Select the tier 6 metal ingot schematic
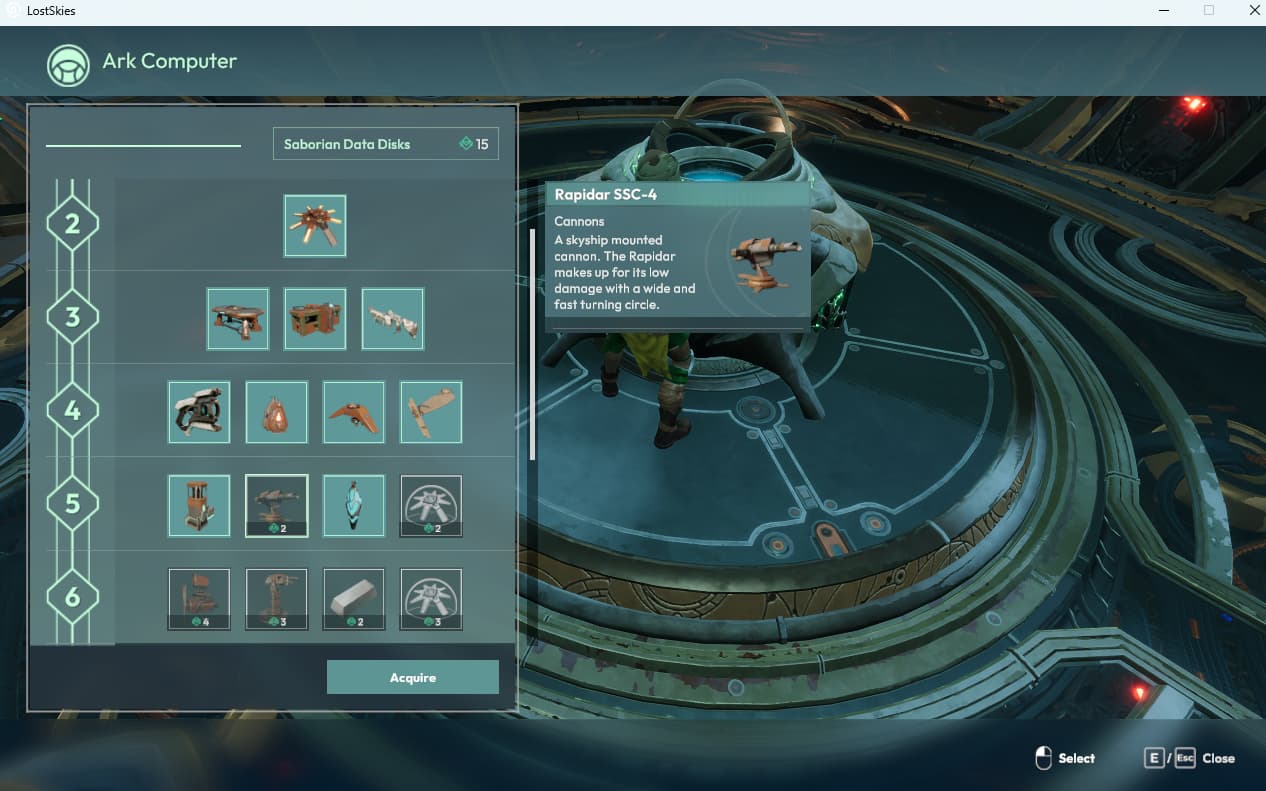This screenshot has height=791, width=1266. [x=354, y=599]
